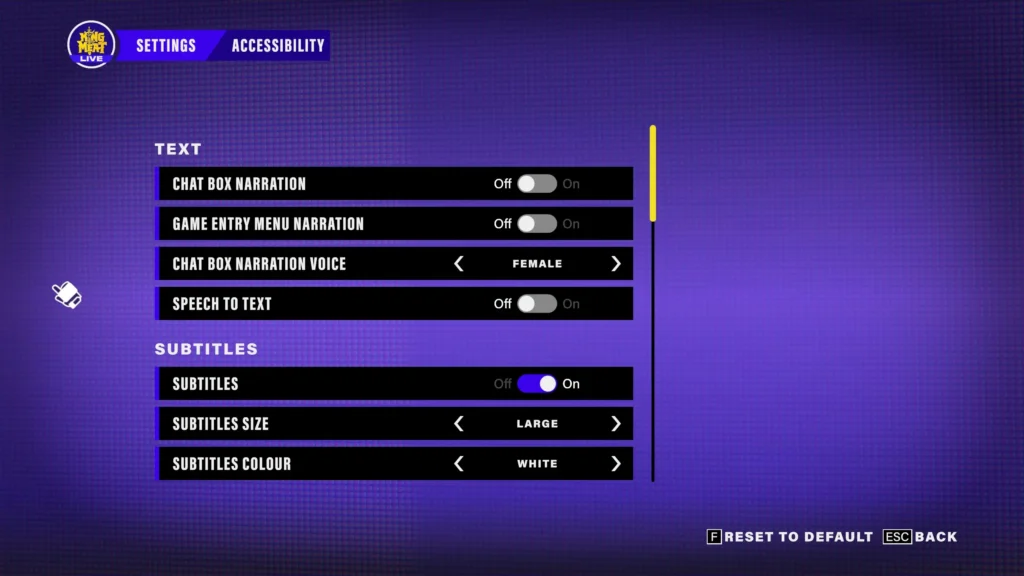This screenshot has height=576, width=1024.
Task: Turn off the Subtitles toggle
Action: (x=537, y=384)
